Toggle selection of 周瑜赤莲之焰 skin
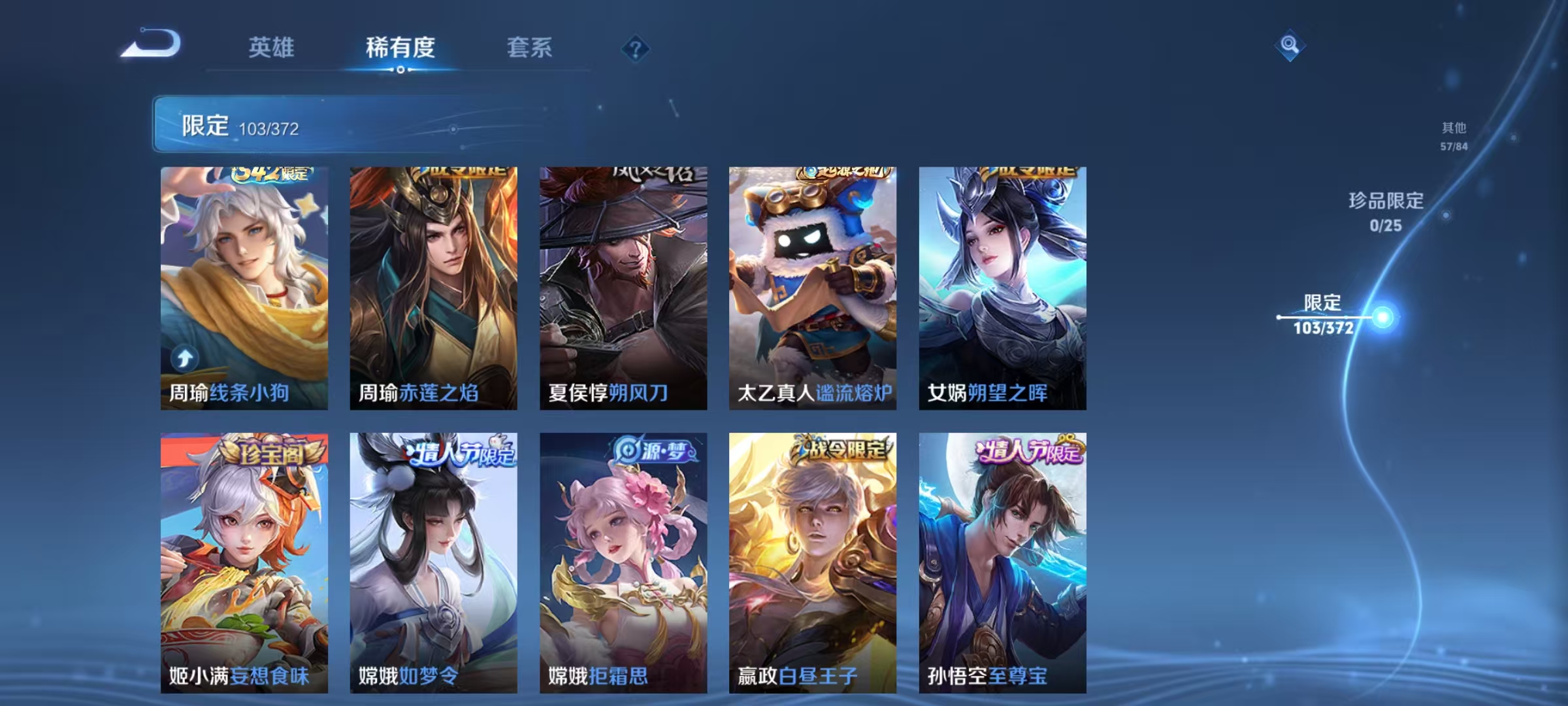 click(433, 288)
